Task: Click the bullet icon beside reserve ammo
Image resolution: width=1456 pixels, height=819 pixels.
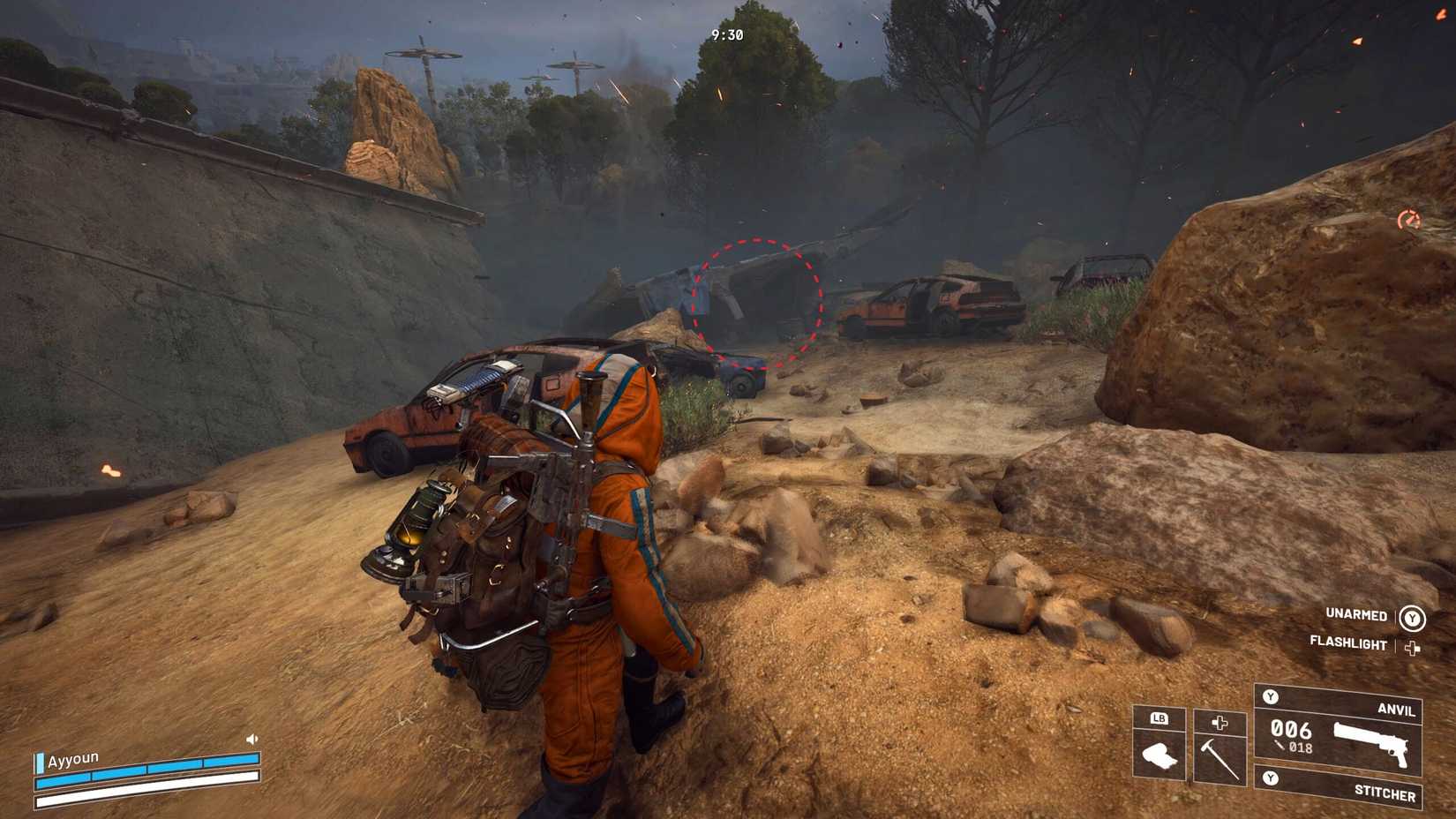Action: [x=1279, y=745]
